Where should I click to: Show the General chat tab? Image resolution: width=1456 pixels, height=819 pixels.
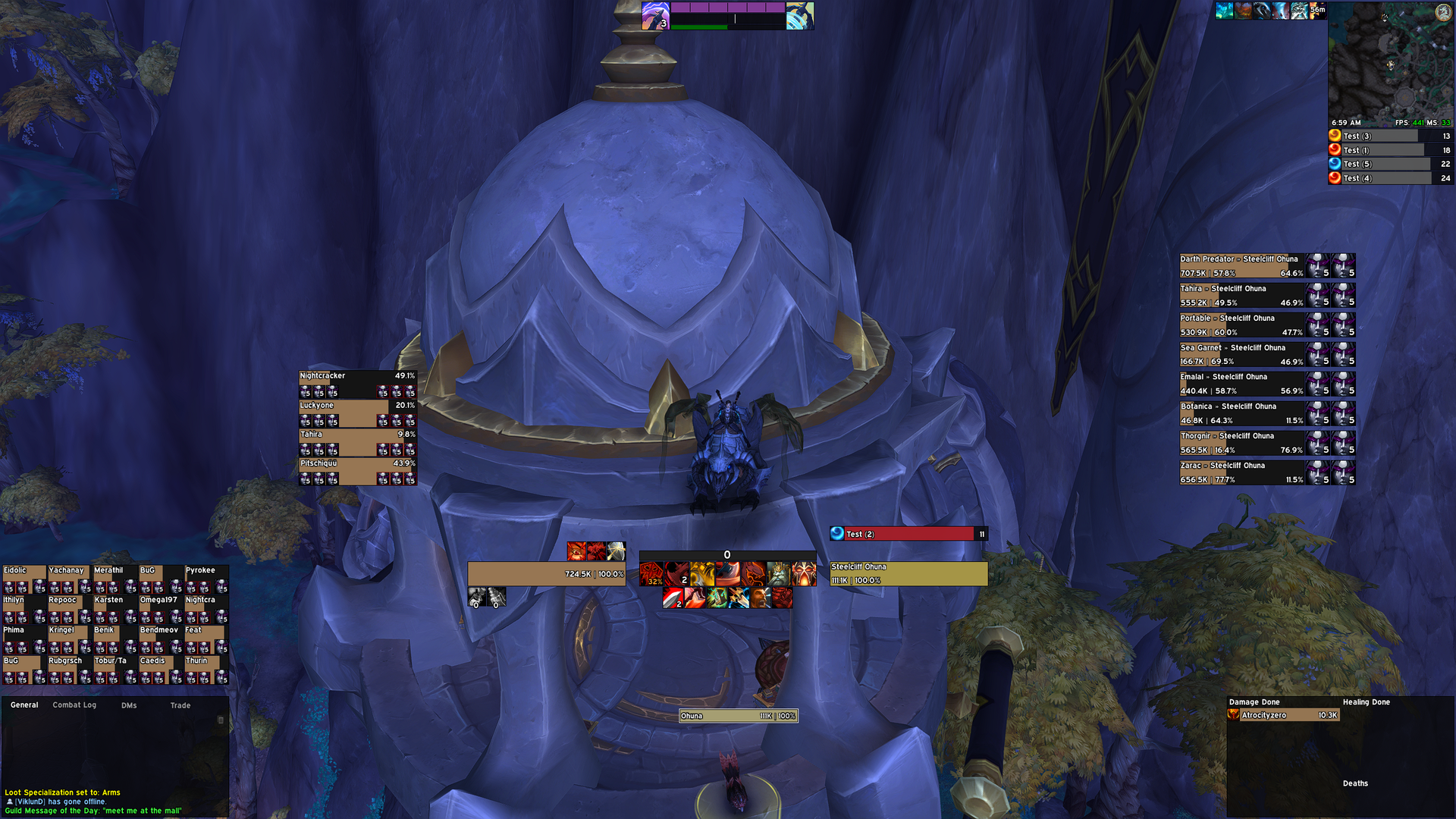click(24, 705)
